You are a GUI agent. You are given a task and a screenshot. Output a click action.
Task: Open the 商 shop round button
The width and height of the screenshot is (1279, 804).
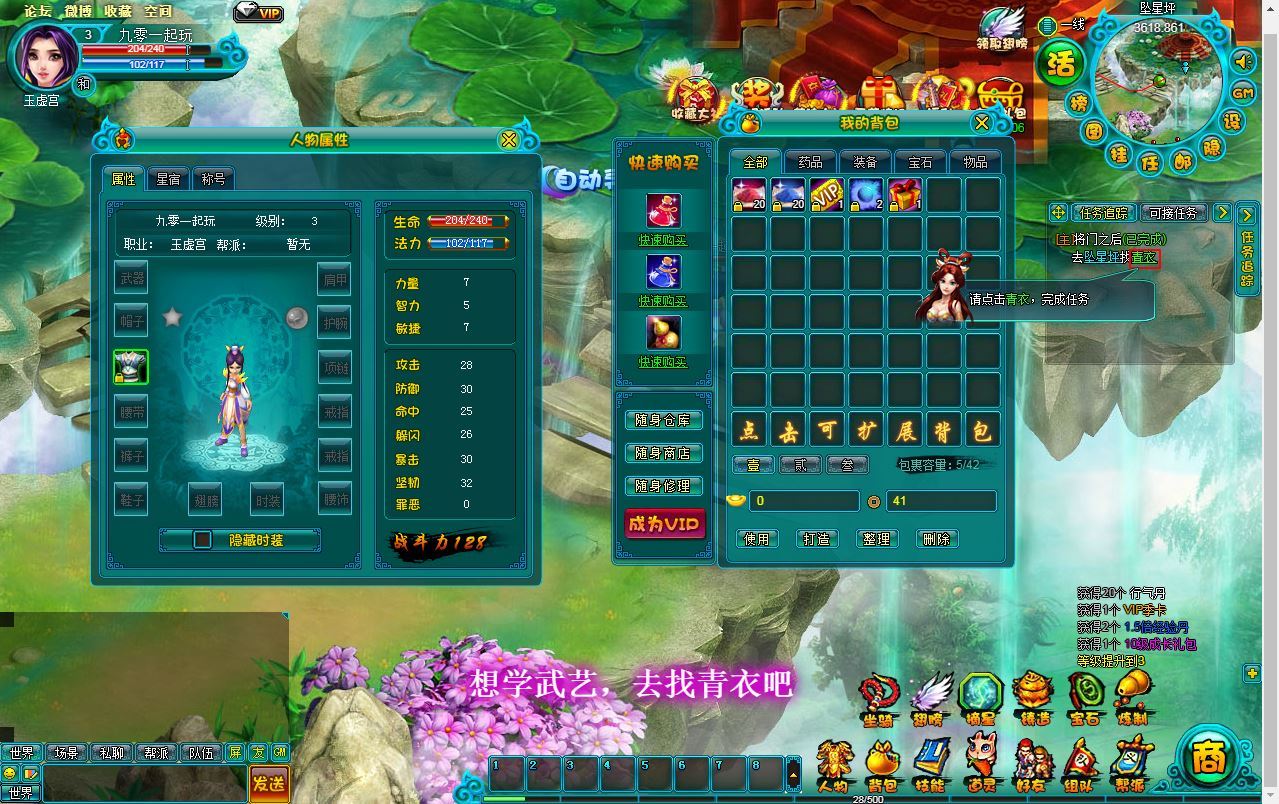(1209, 758)
